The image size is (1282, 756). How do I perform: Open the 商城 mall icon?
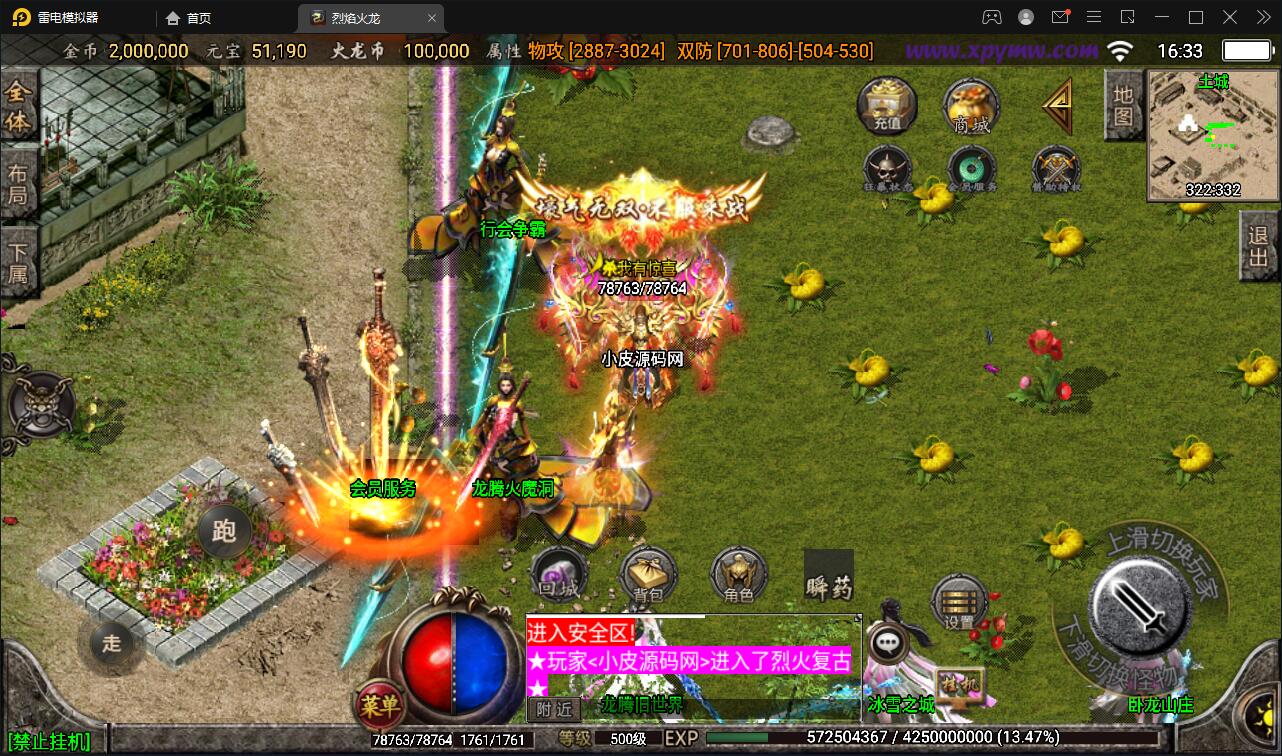971,104
